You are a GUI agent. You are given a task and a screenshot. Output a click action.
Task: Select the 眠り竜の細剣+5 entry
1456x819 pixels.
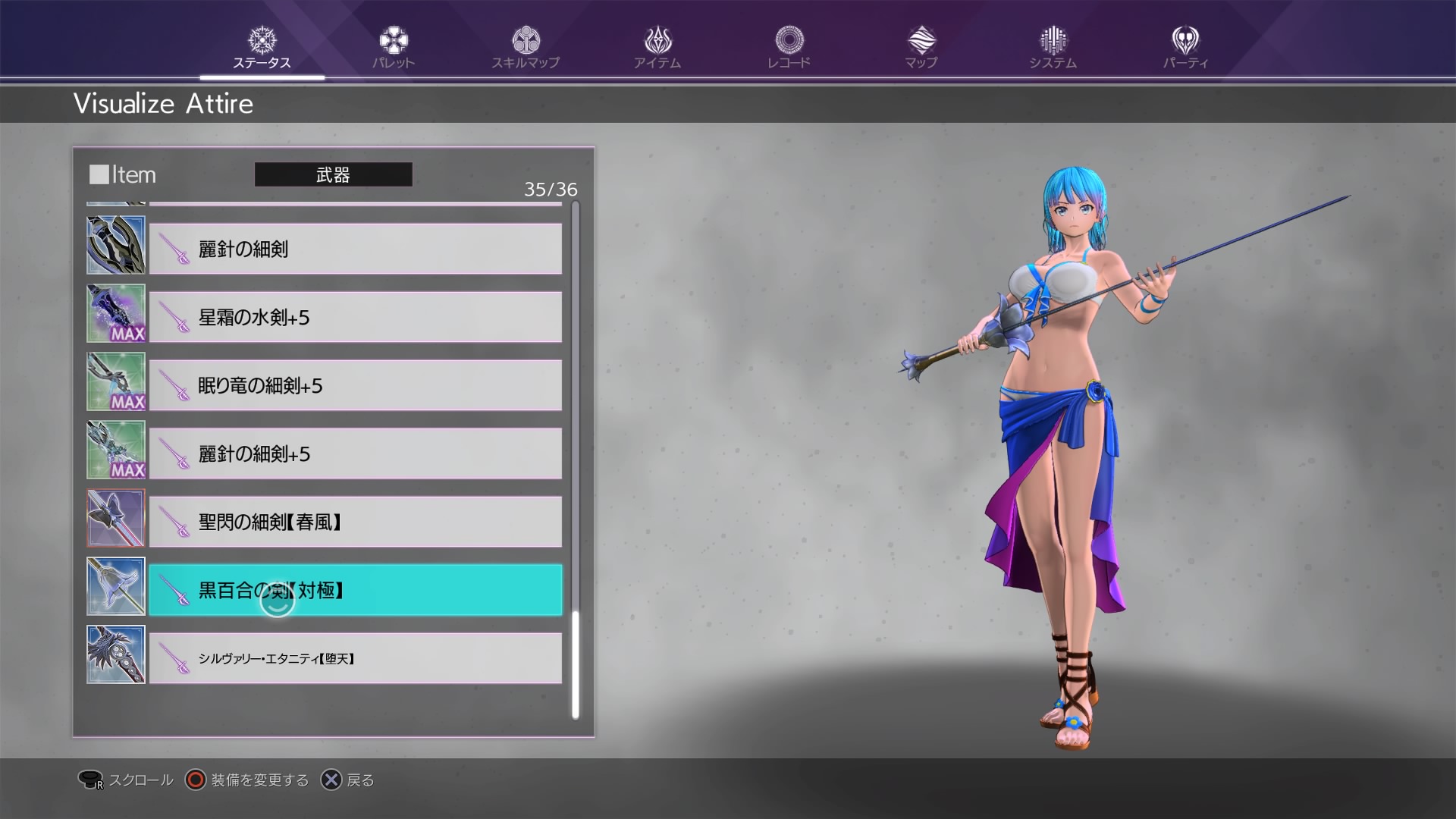(355, 385)
